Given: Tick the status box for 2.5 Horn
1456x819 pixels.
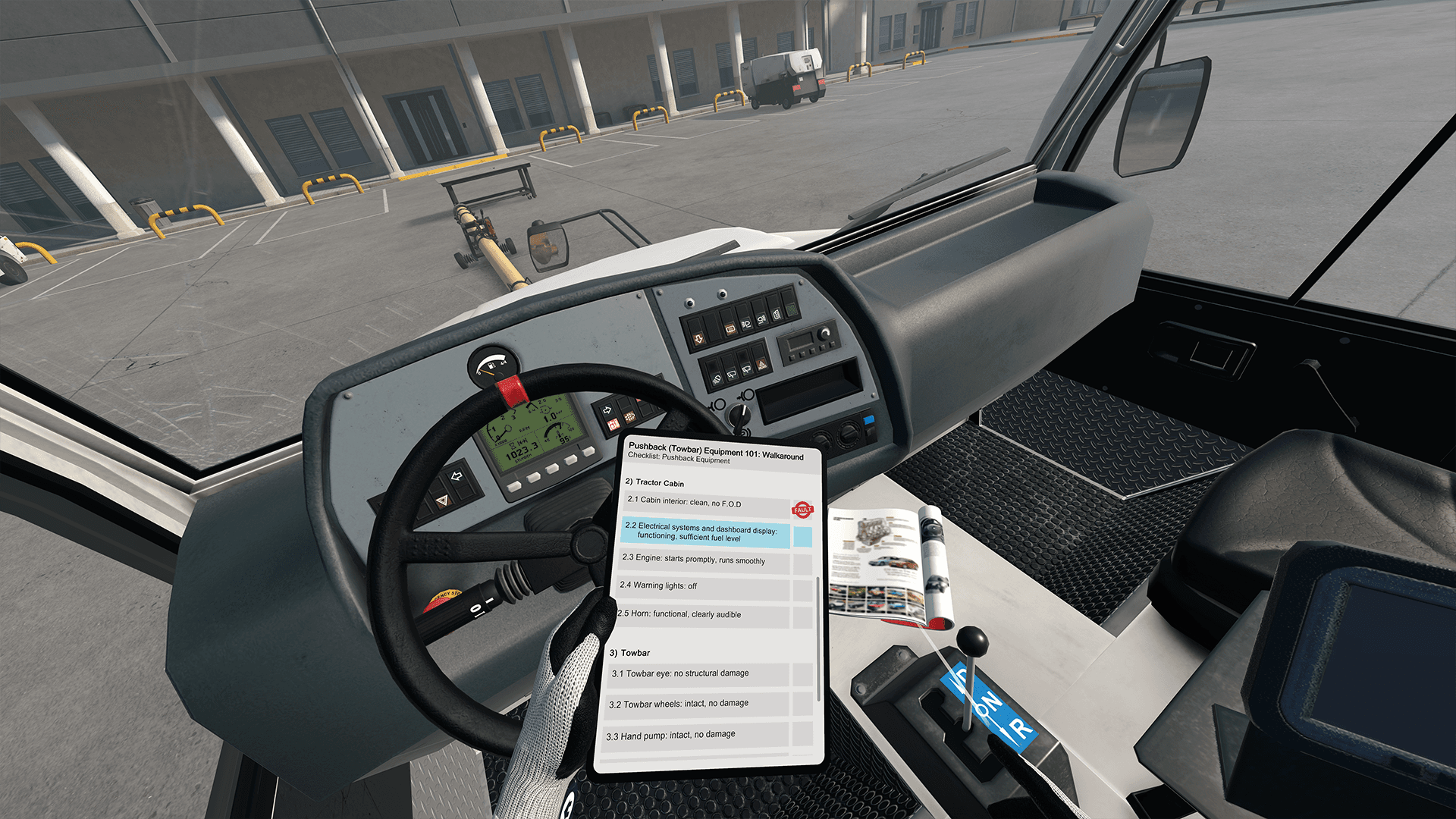Looking at the screenshot, I should pos(802,617).
